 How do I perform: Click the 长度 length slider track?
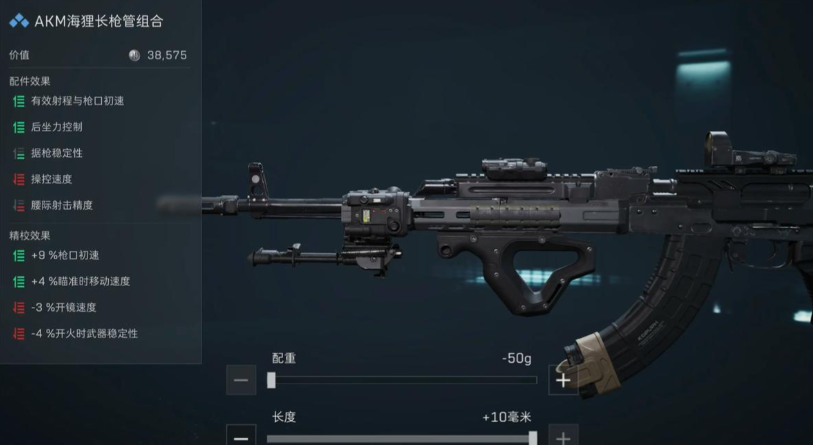[x=402, y=437]
